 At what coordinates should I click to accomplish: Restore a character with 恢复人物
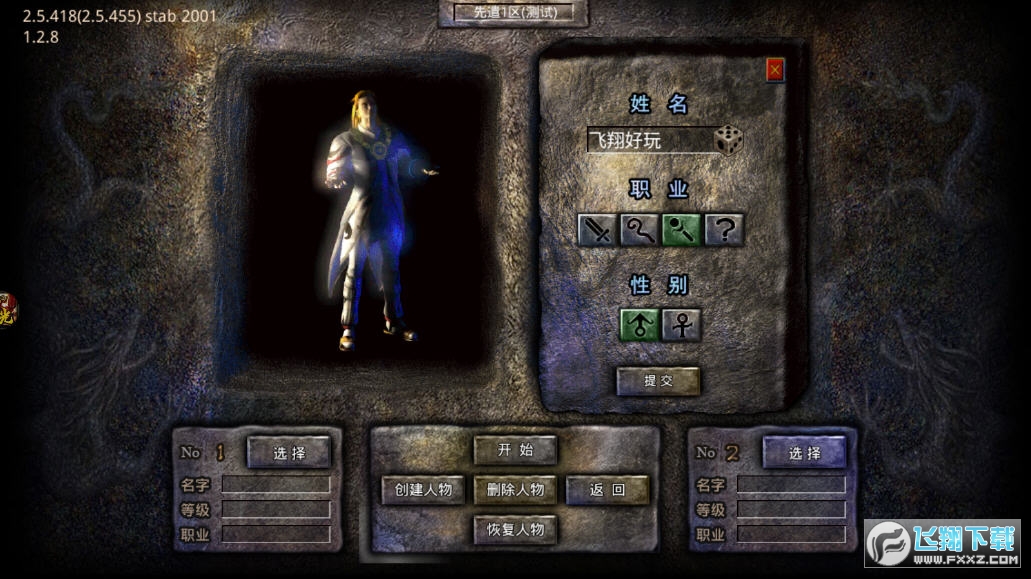pyautogui.click(x=515, y=529)
